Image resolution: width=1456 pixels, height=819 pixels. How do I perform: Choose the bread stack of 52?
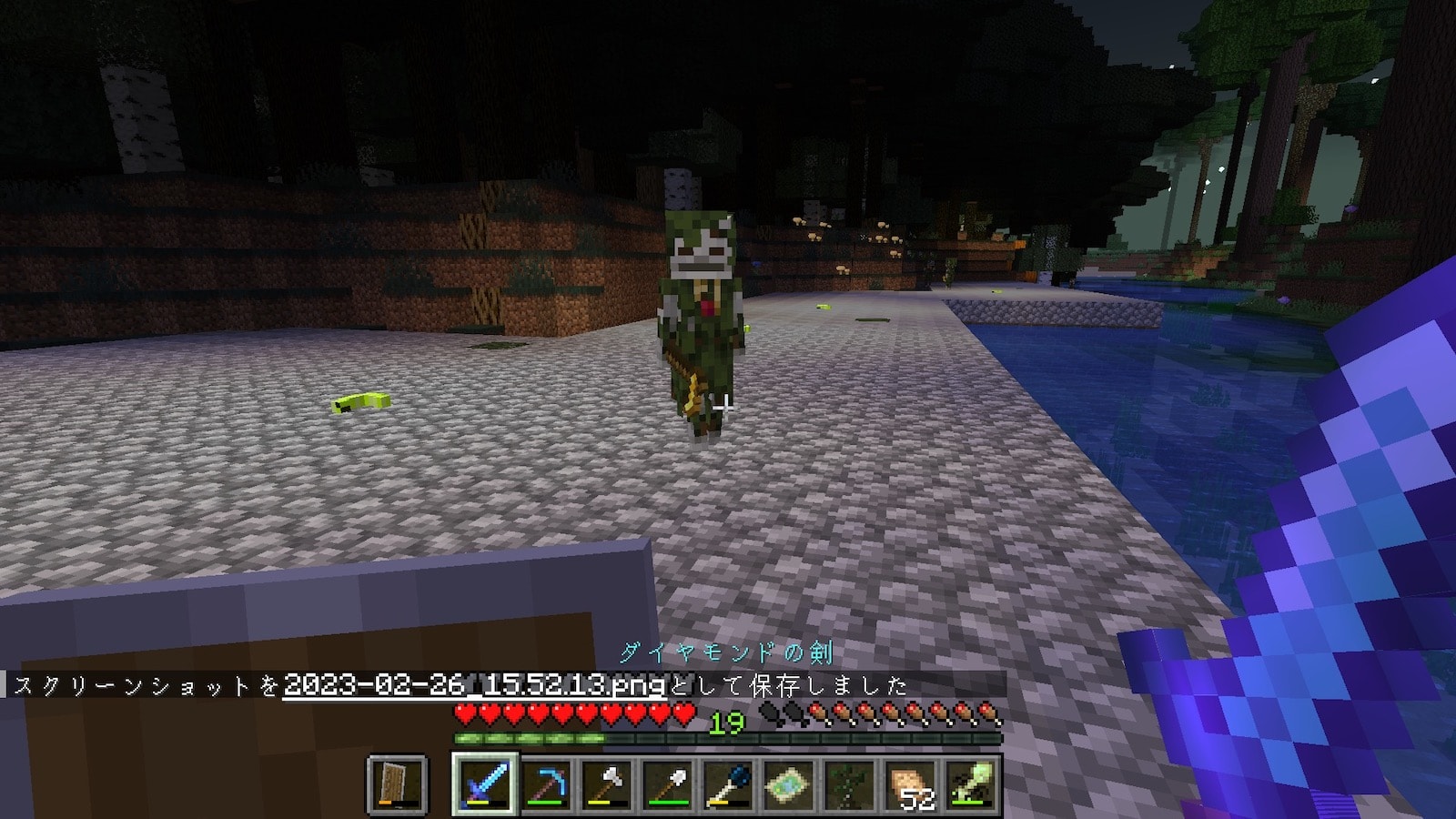click(x=910, y=784)
